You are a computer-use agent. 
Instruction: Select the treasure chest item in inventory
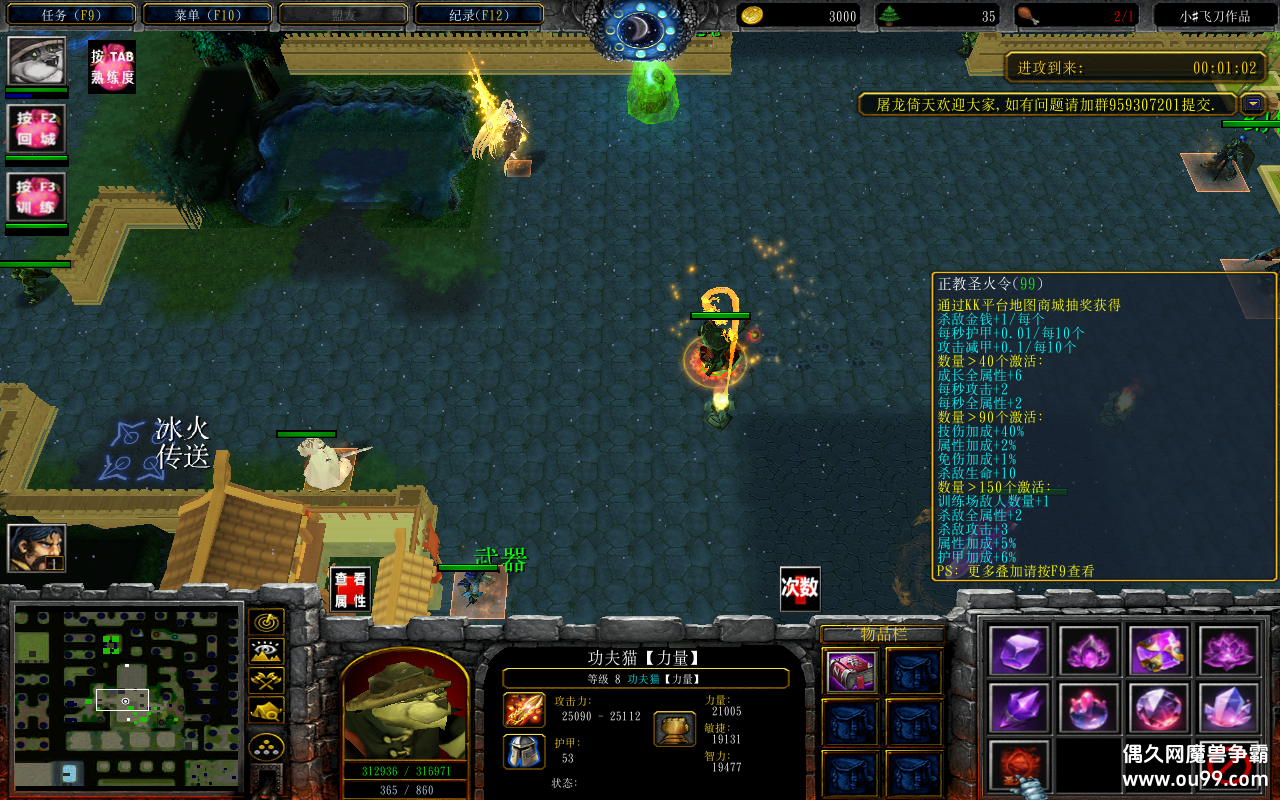pos(852,672)
